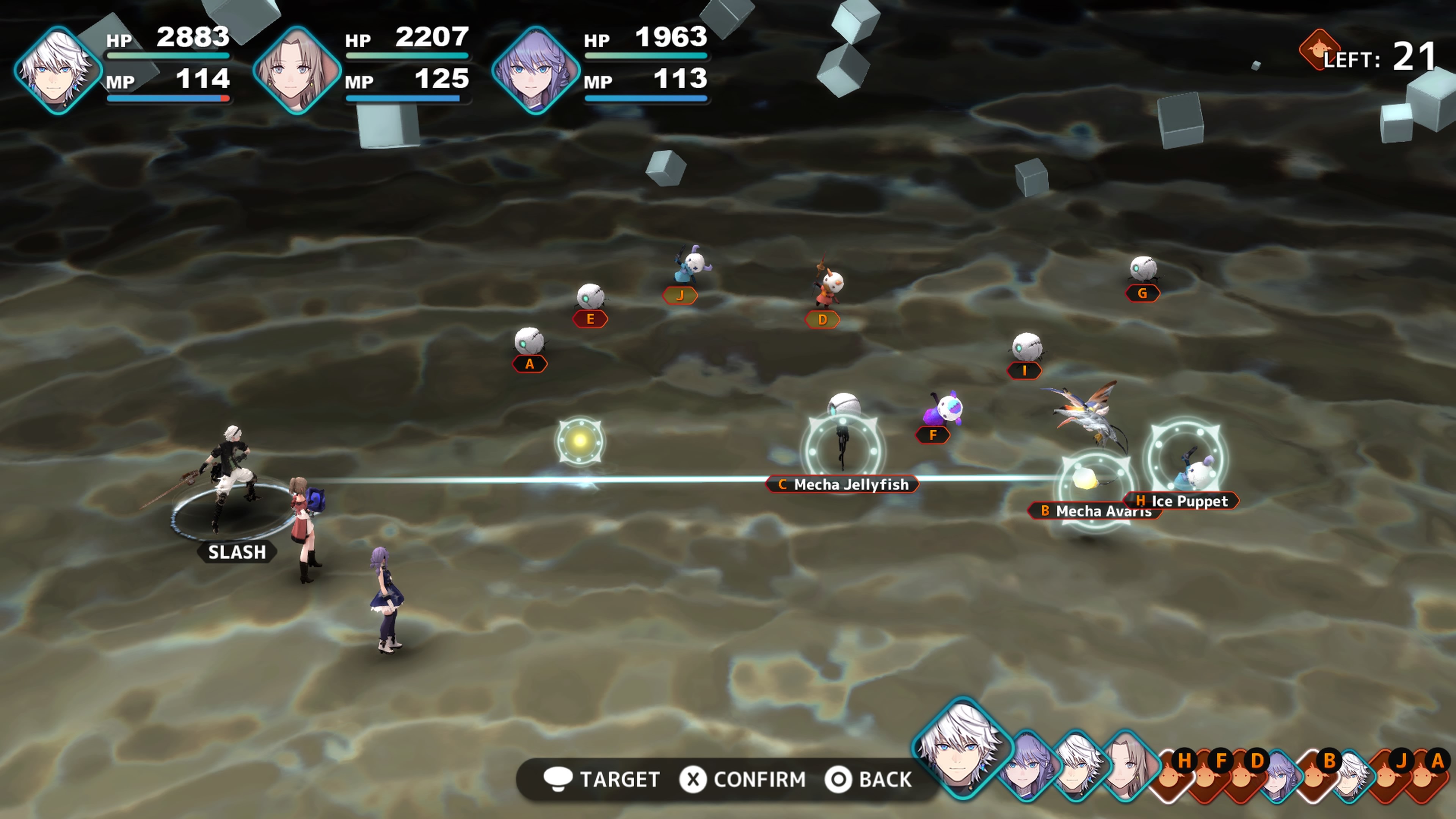
Task: Choose enemy target marker J on the field
Action: pos(680,295)
